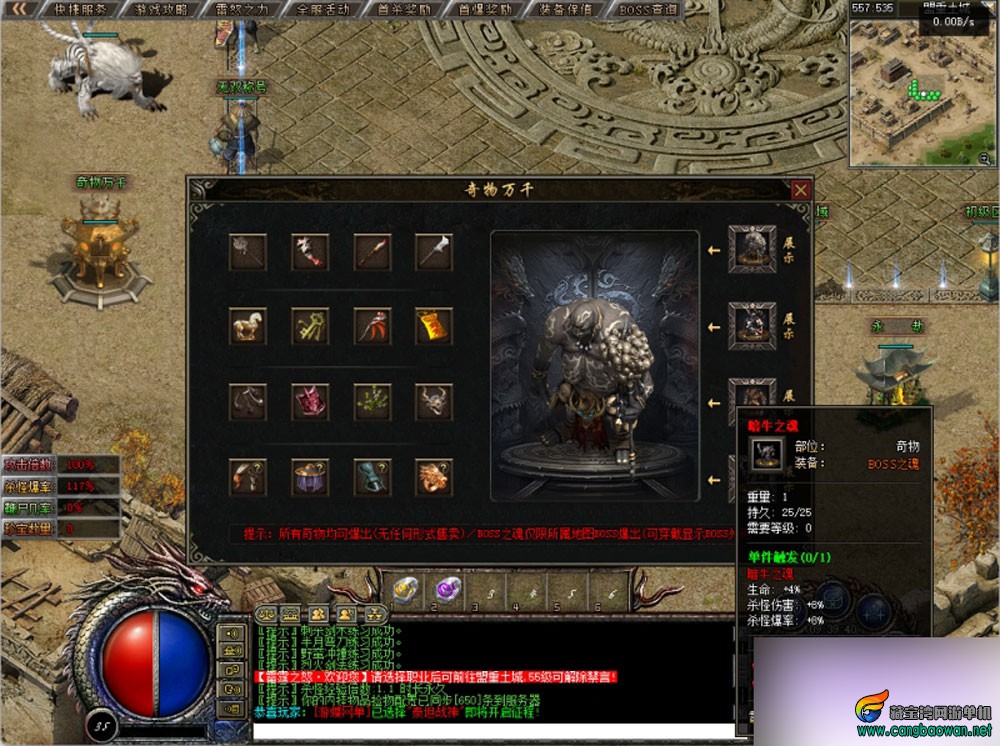Screen dimensions: 1000x746
Task: Open the 游戏攻略 guide menu
Action: tap(164, 9)
